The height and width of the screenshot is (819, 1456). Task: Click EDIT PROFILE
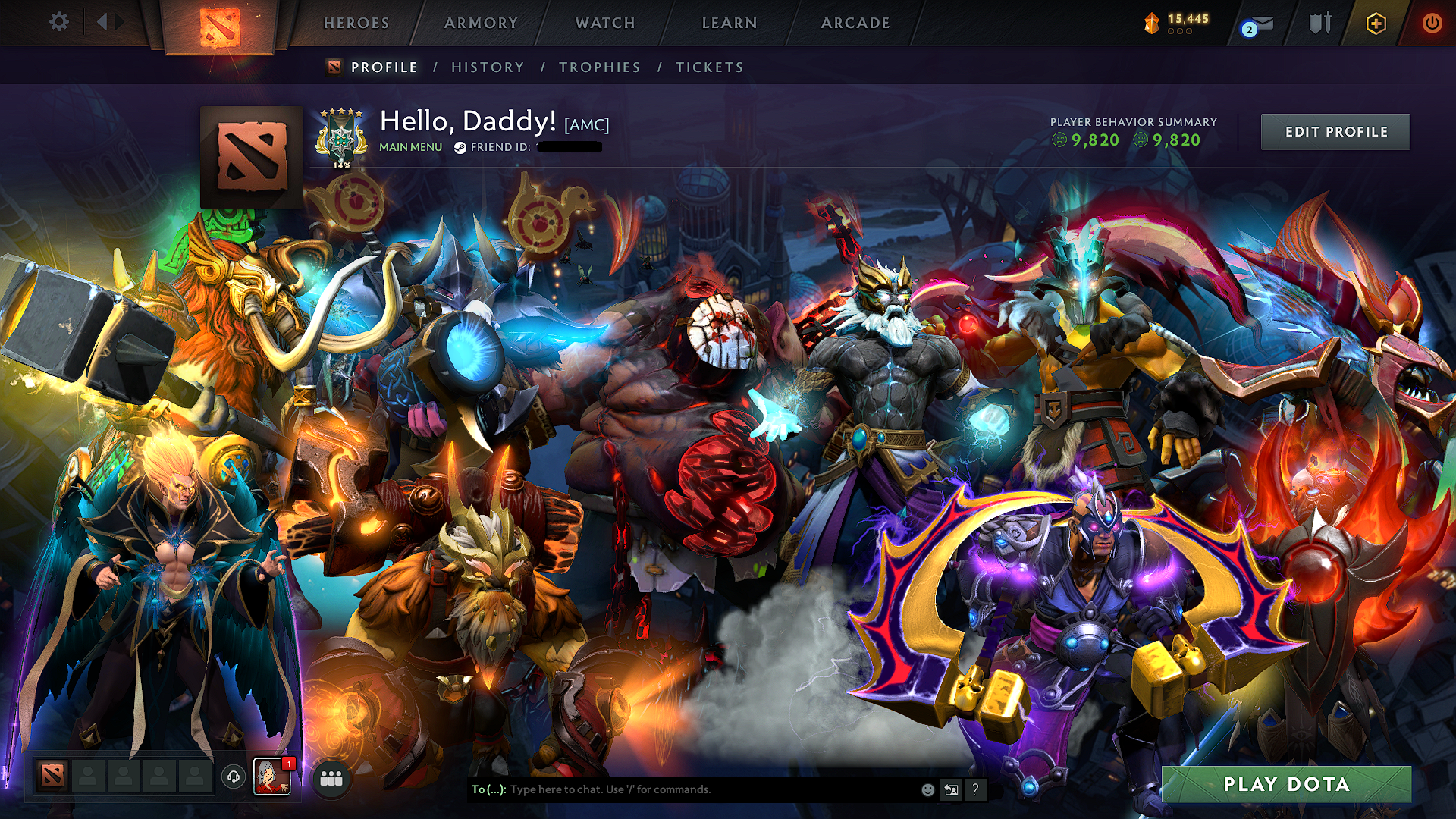1335,130
